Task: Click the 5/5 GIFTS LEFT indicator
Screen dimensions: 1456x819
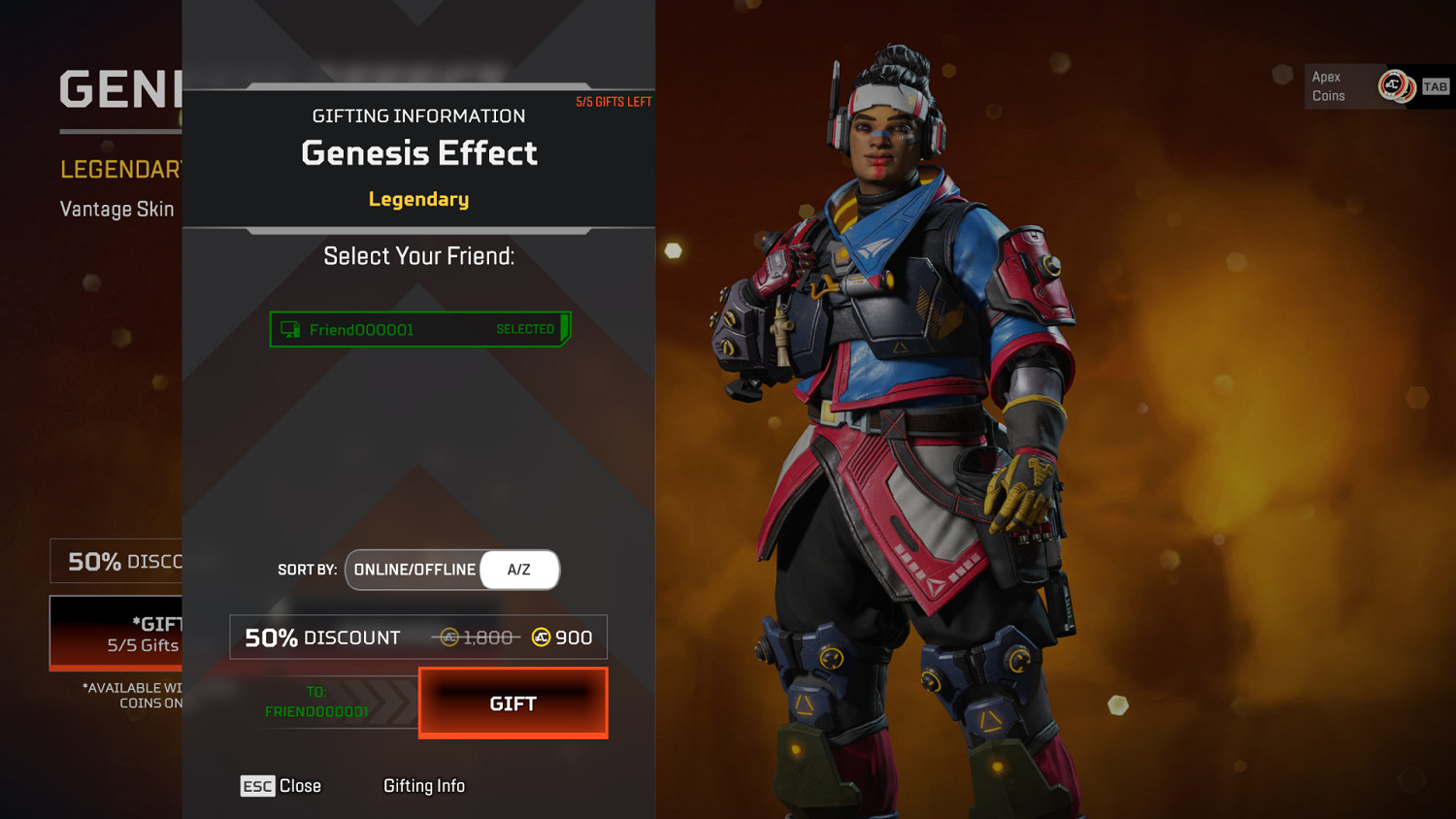Action: [x=613, y=101]
